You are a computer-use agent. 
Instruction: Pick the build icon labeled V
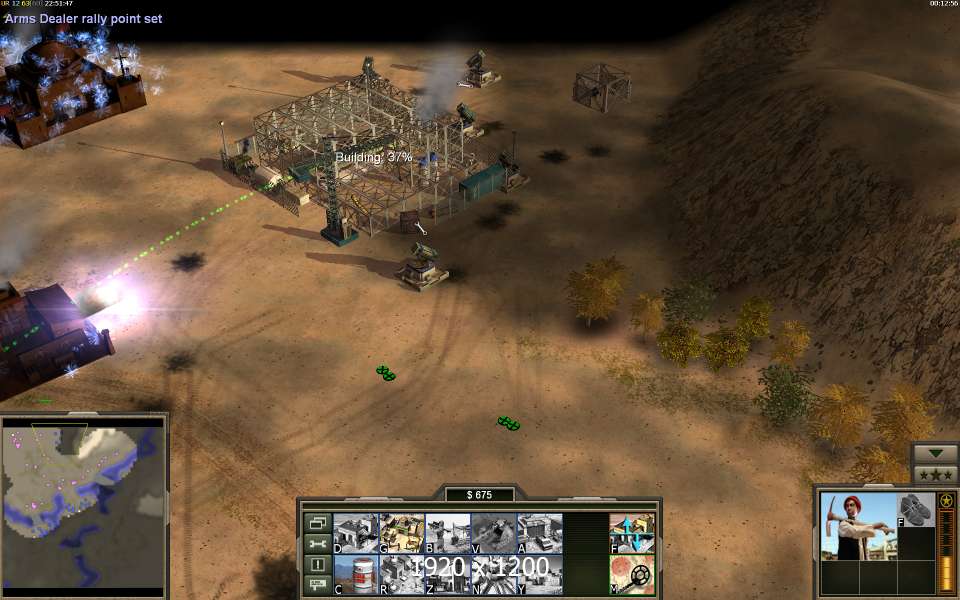[x=493, y=533]
